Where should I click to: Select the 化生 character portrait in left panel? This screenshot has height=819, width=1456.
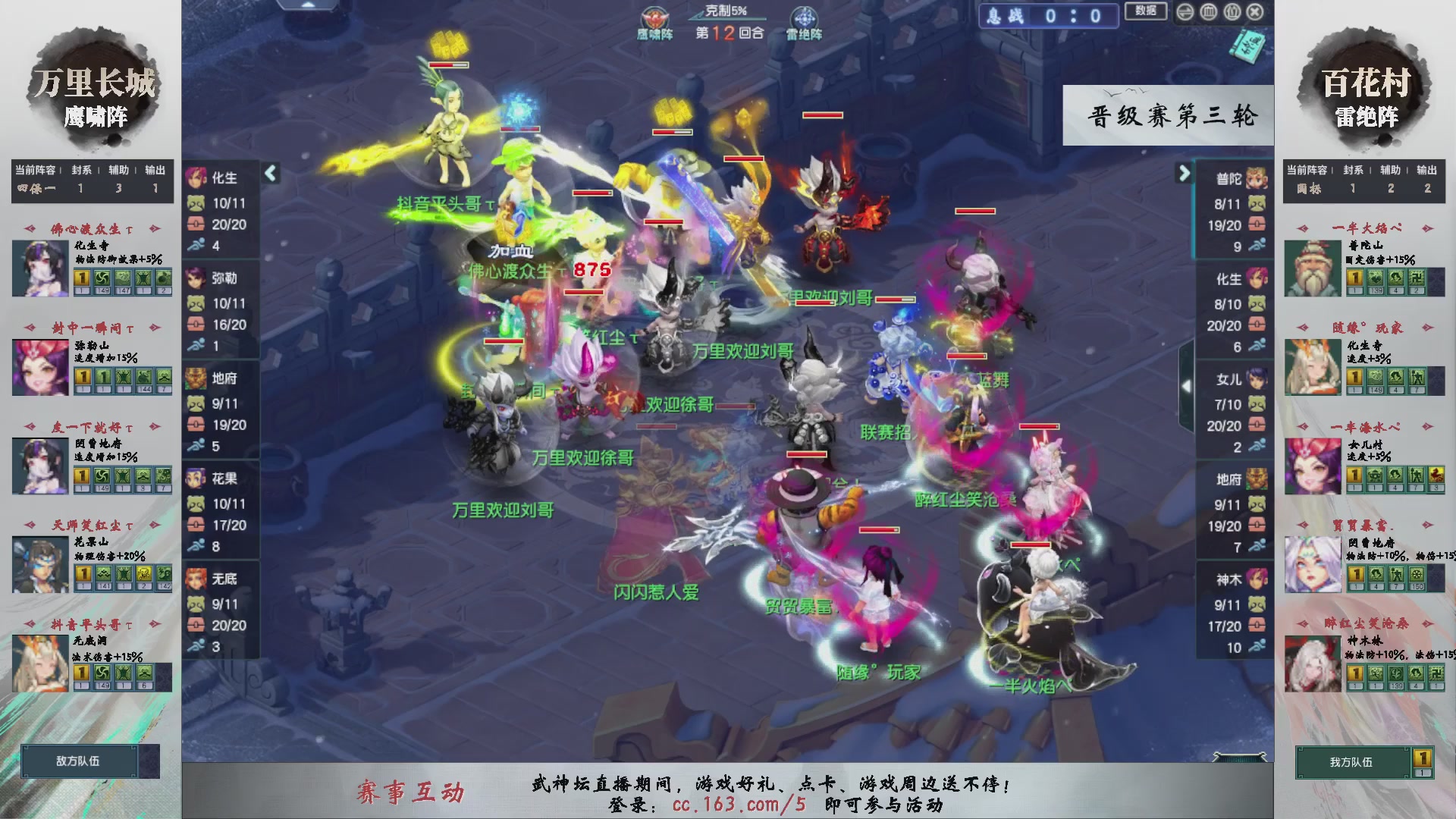click(196, 179)
